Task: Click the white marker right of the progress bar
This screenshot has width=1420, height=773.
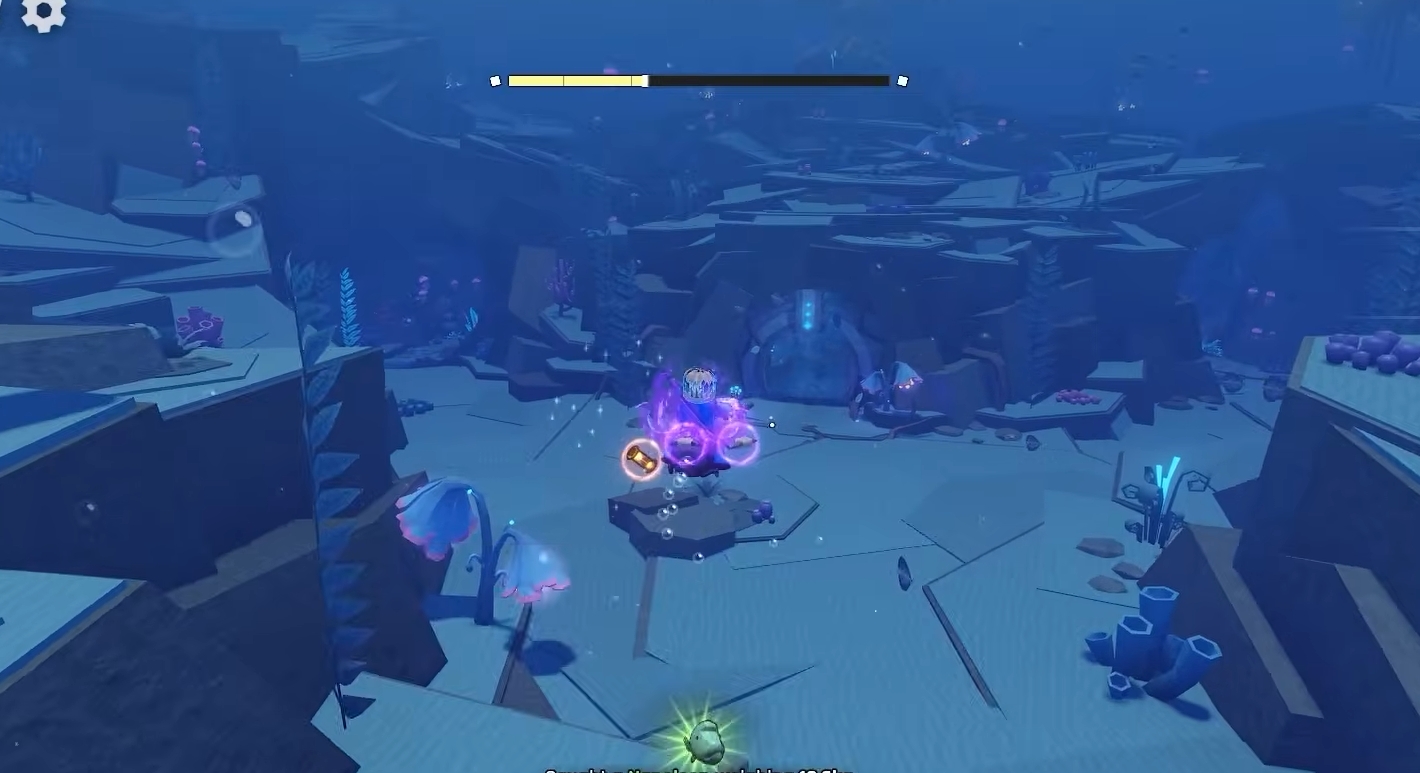Action: [903, 79]
